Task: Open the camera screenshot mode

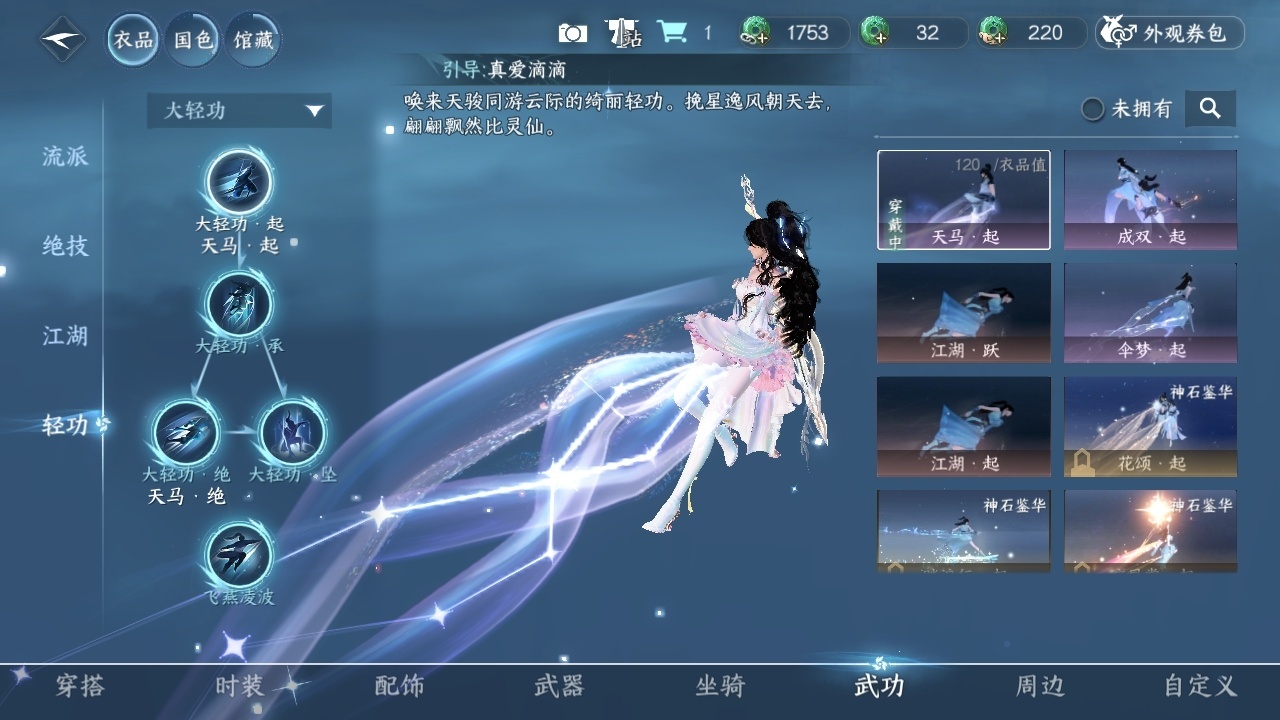Action: [572, 33]
